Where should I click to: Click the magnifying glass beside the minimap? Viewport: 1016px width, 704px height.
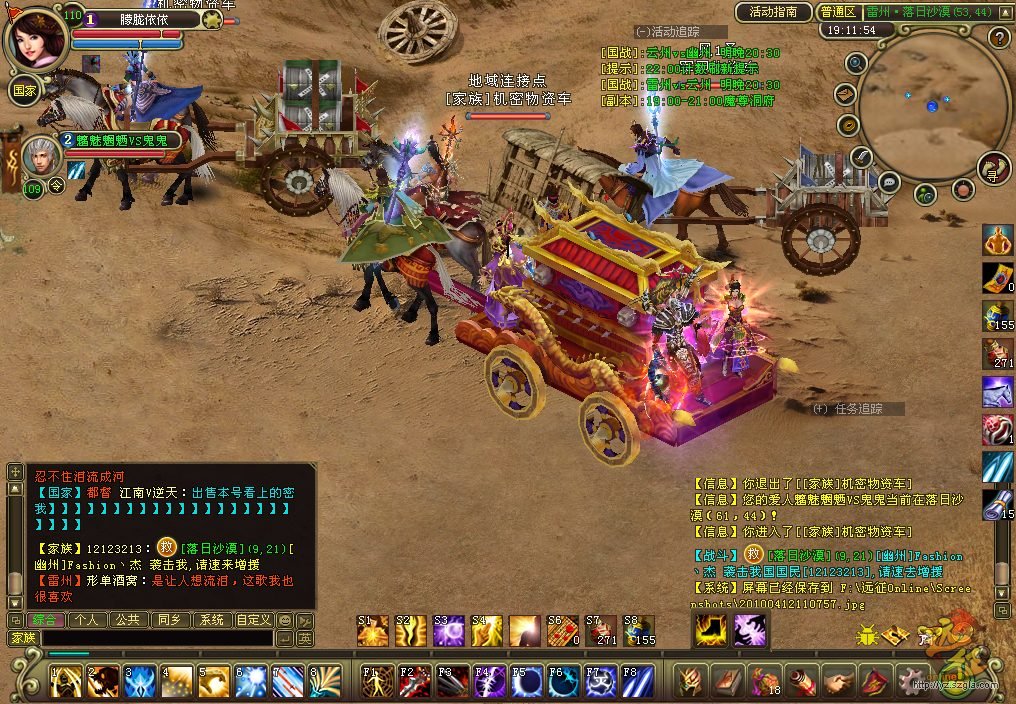click(x=856, y=63)
